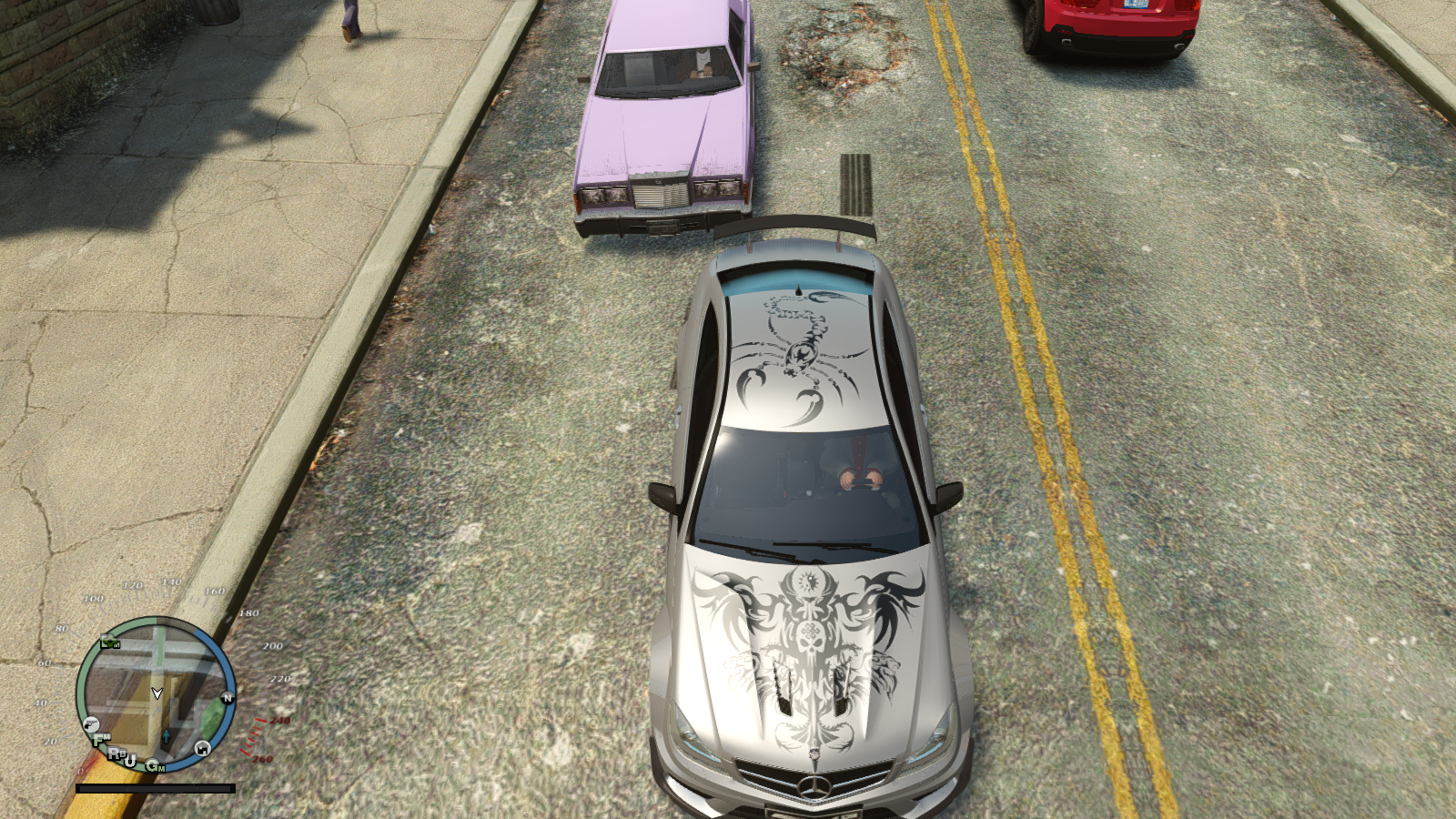The image size is (1456, 819).
Task: Select the gun shop blip on the radar
Action: point(90,724)
